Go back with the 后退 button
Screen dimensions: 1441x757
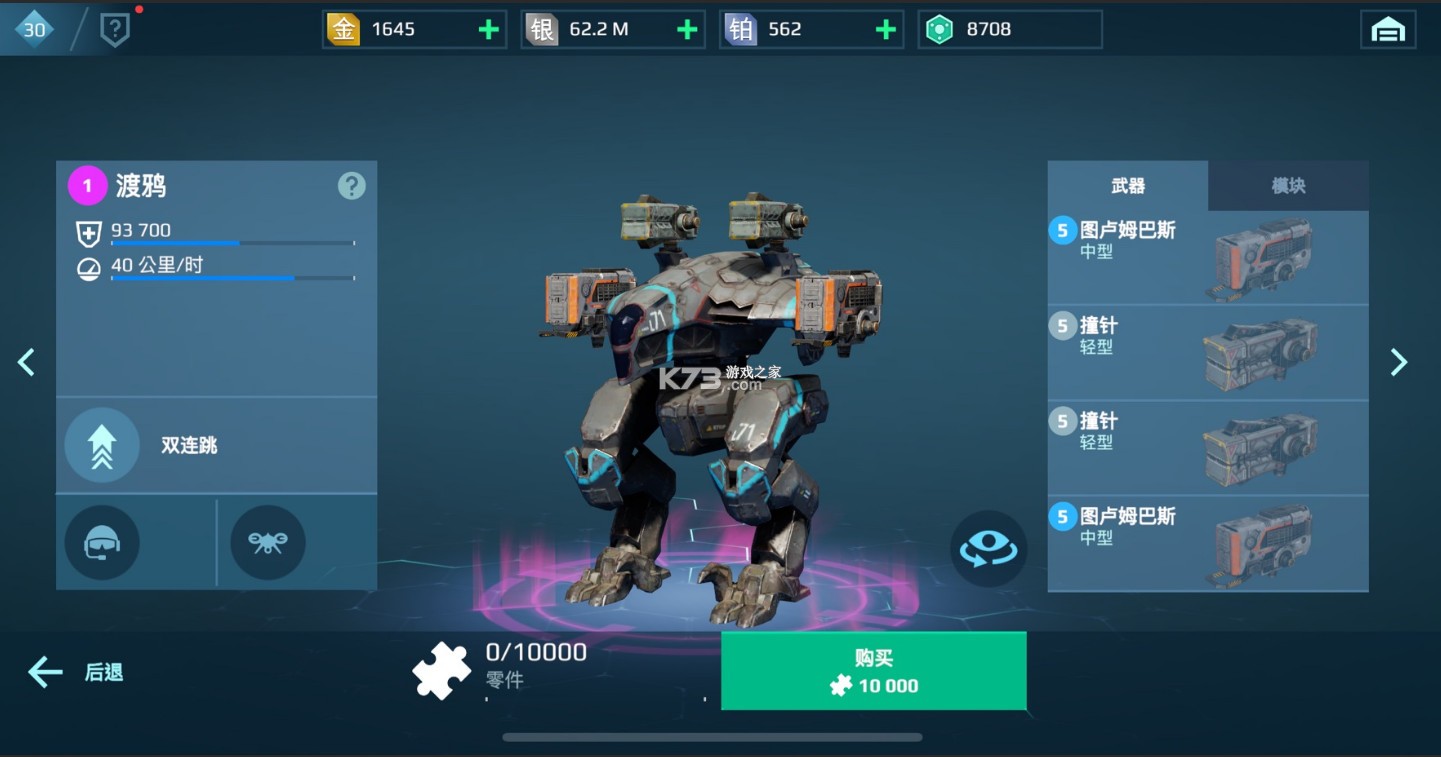76,672
